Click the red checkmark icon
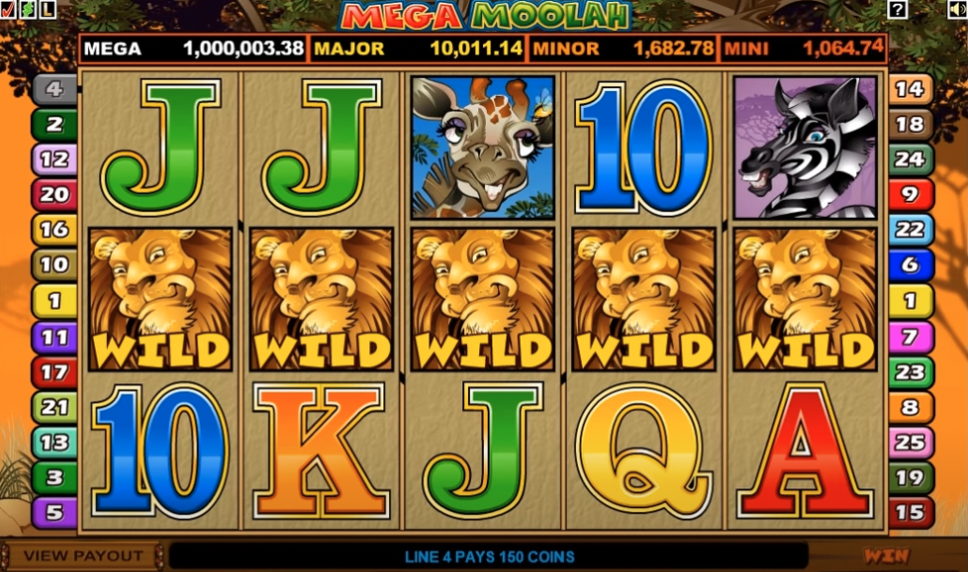 7,10
